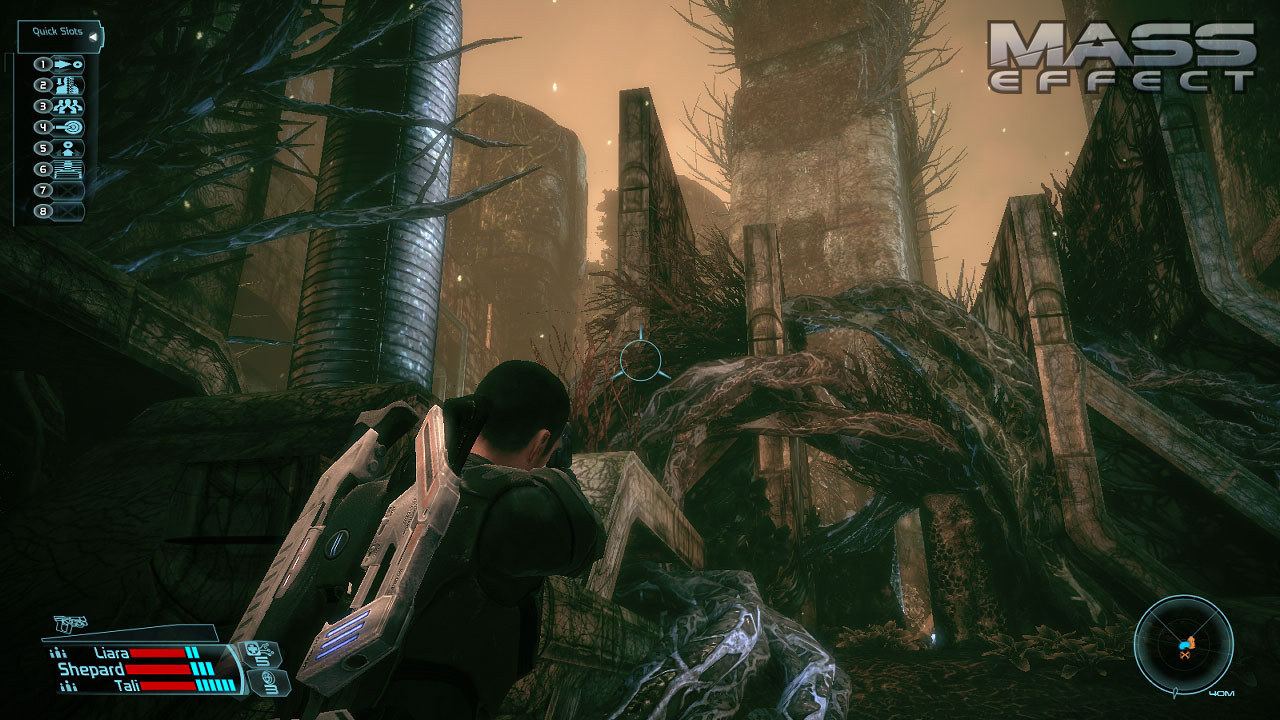The height and width of the screenshot is (720, 1280).
Task: Click the equipped pistol icon above squad bars
Action: point(68,622)
